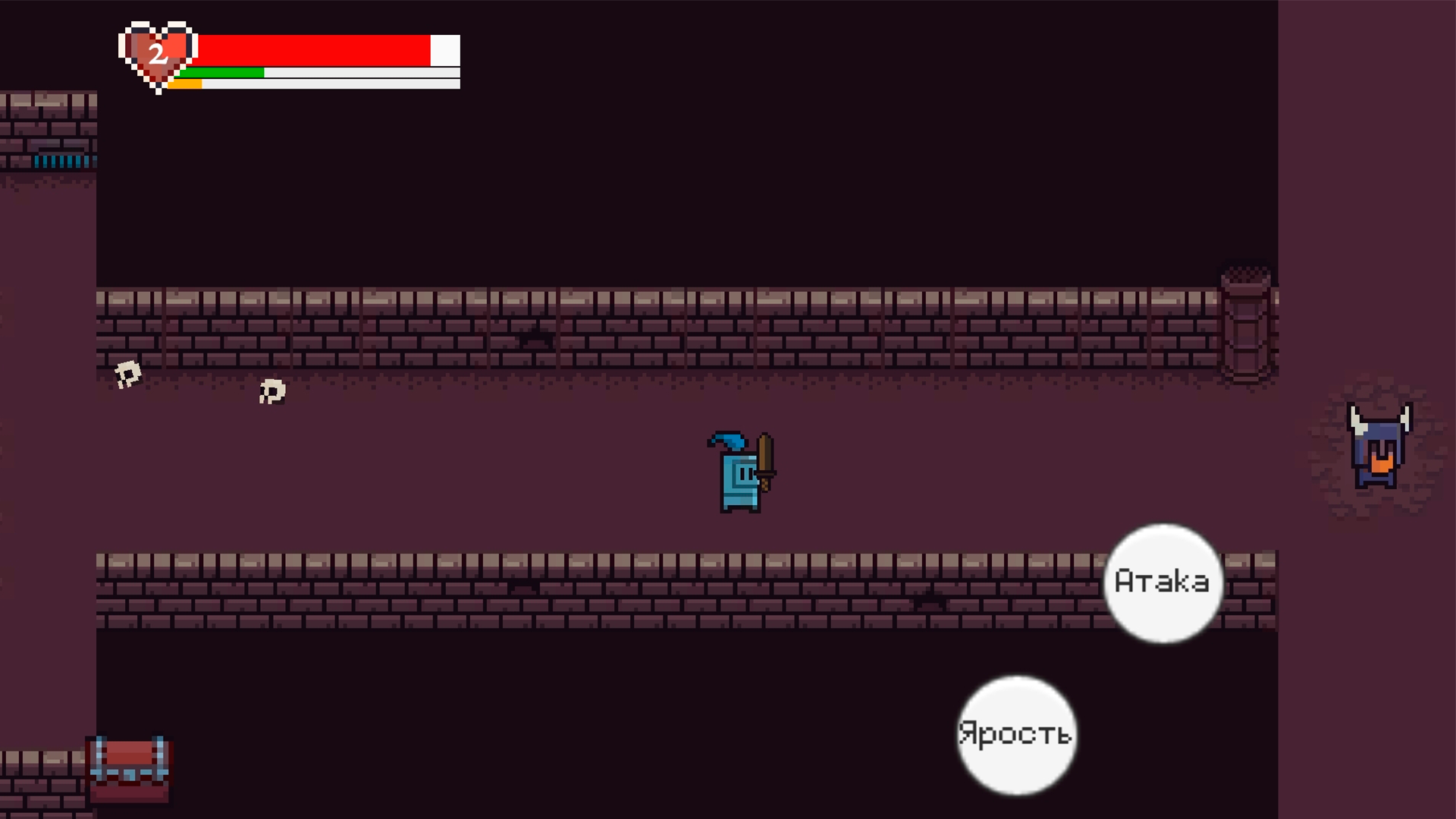Click the yellow experience bar
This screenshot has height=819, width=1456.
pos(186,83)
